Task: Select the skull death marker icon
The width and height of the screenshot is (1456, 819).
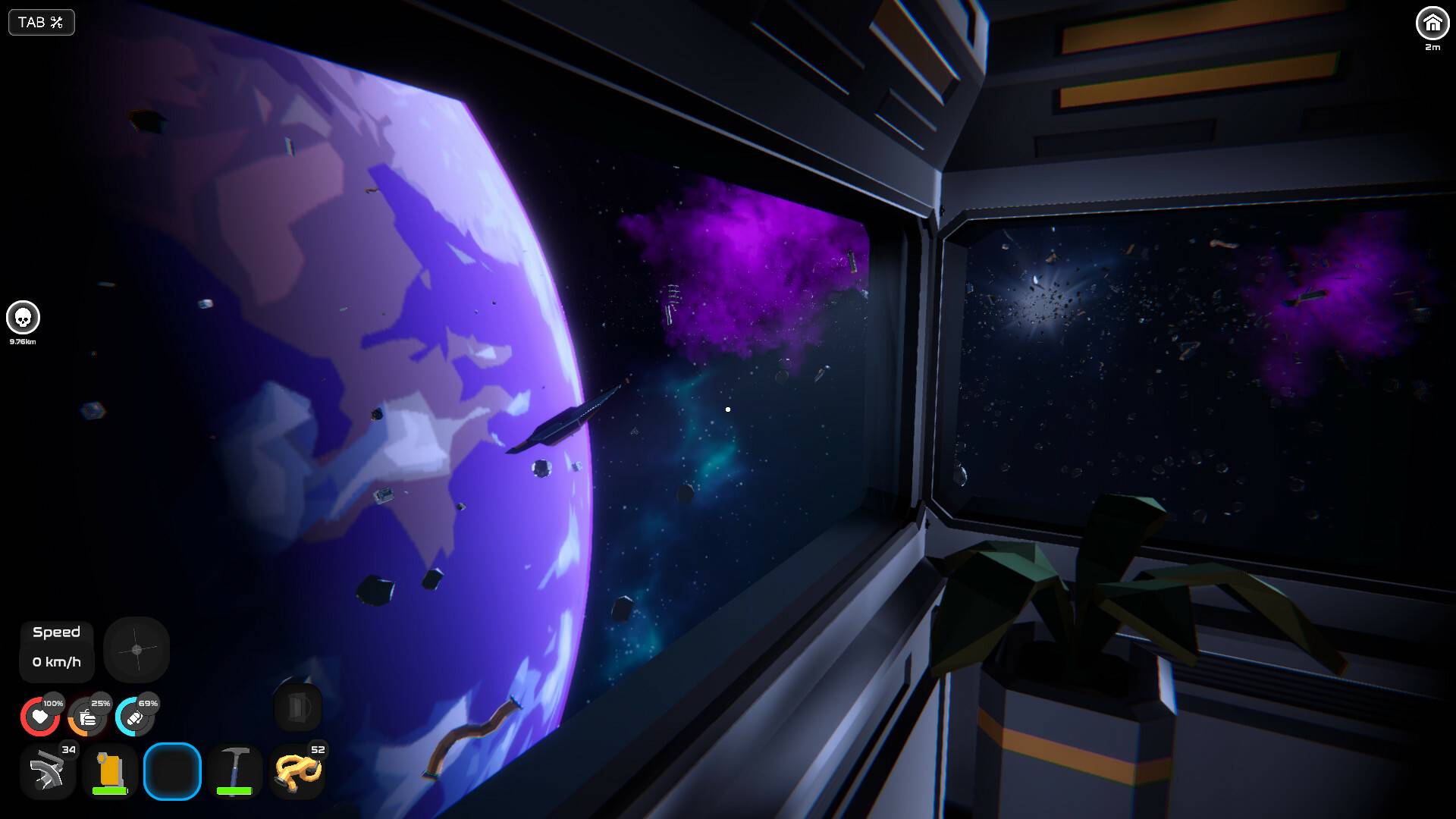Action: [23, 318]
